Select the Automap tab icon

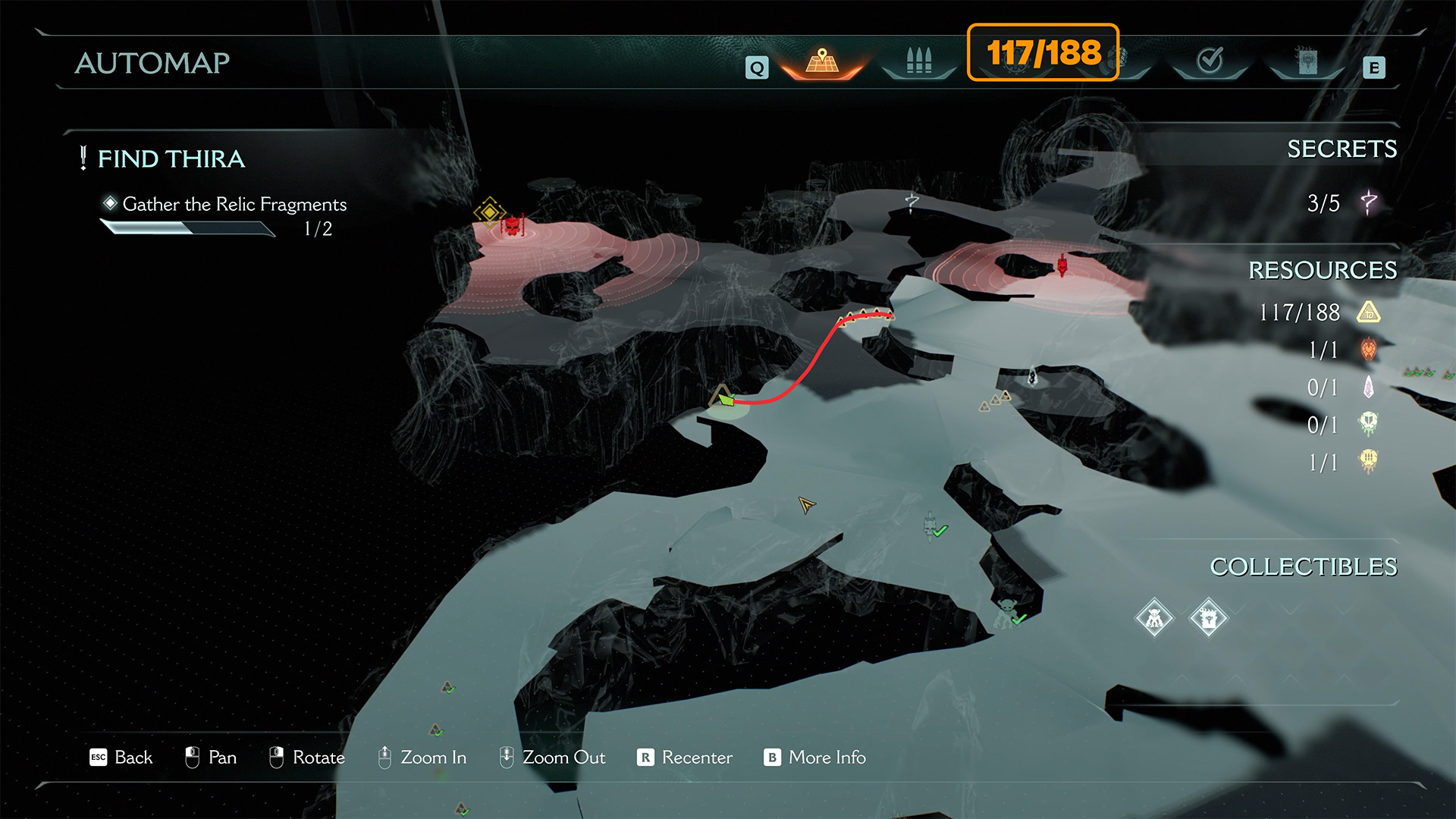(x=822, y=61)
